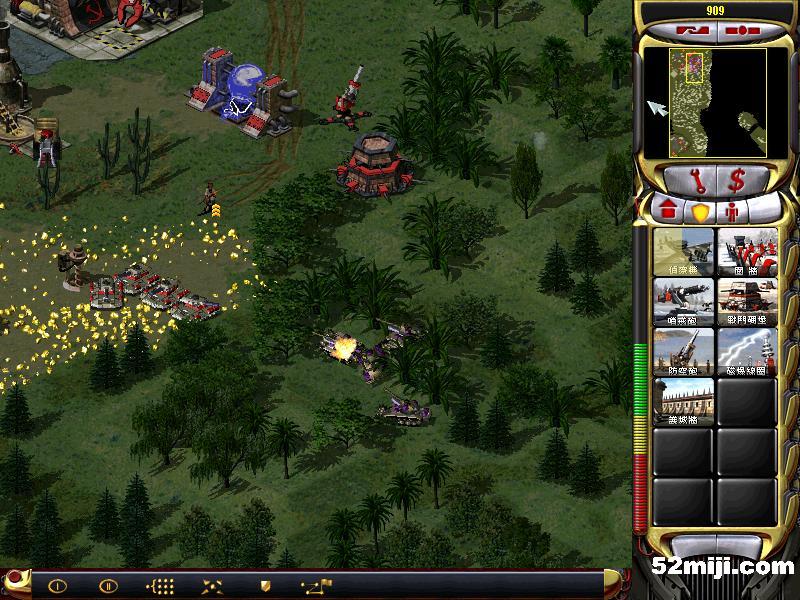The image size is (800, 600).
Task: Toggle the flag waypoint planning mode
Action: 316,585
